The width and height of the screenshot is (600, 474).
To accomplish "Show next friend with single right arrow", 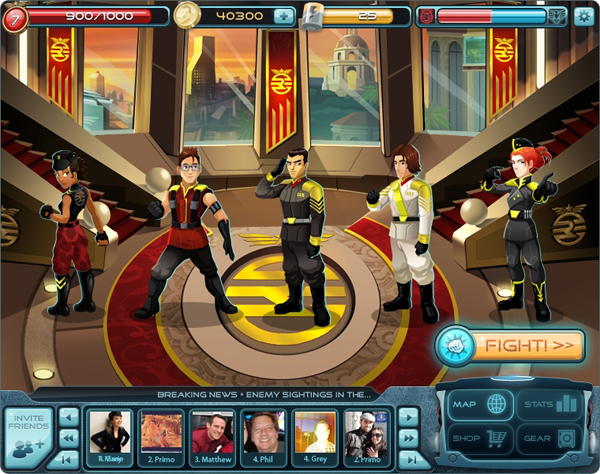I will (x=408, y=415).
